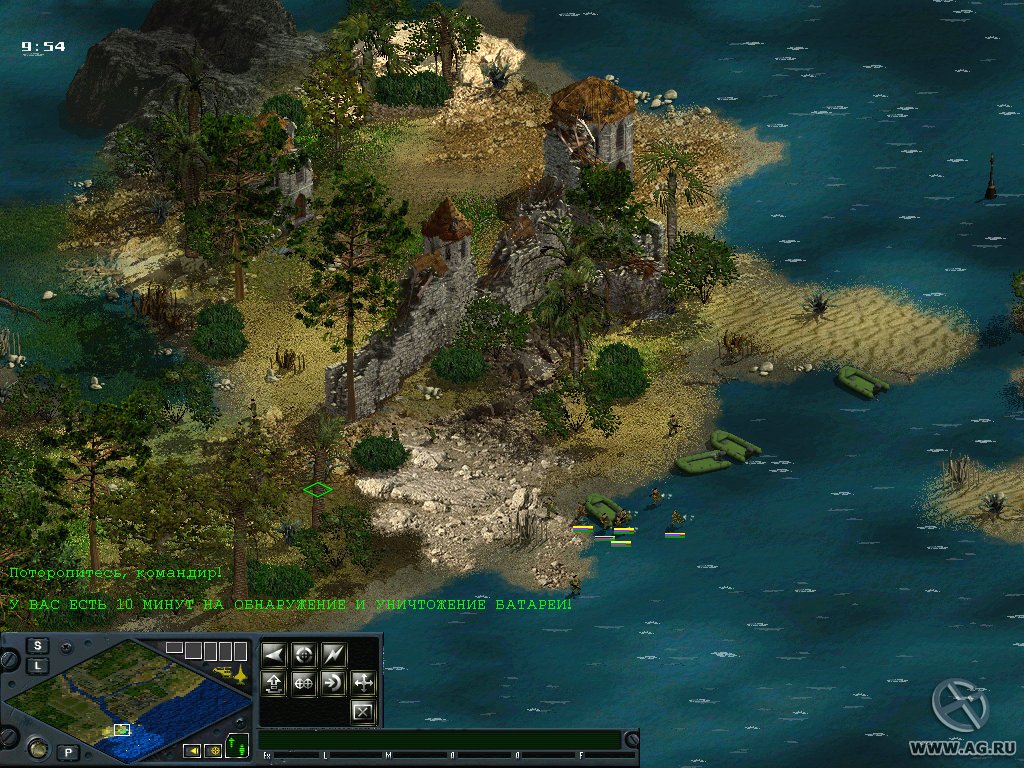The height and width of the screenshot is (768, 1024).
Task: Activate the left-pointing arrow command
Action: click(x=274, y=655)
